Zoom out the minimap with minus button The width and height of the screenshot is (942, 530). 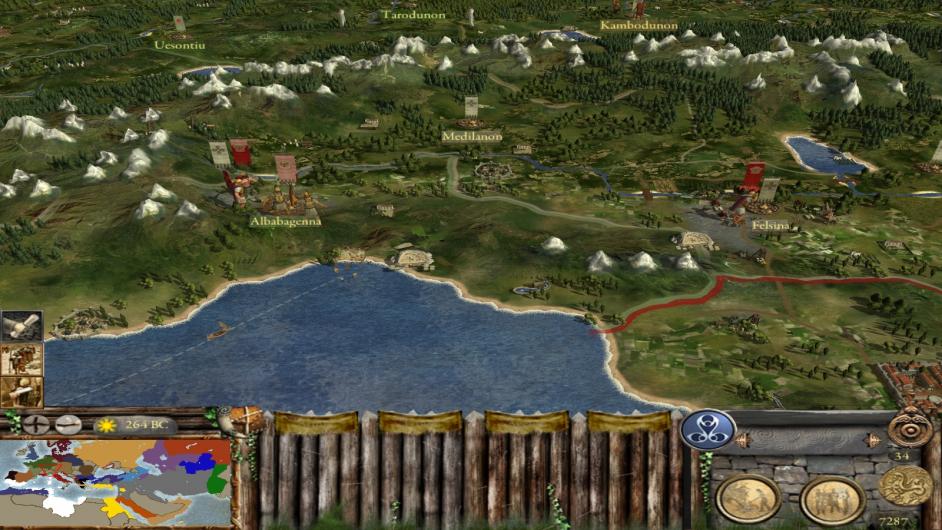[68, 424]
